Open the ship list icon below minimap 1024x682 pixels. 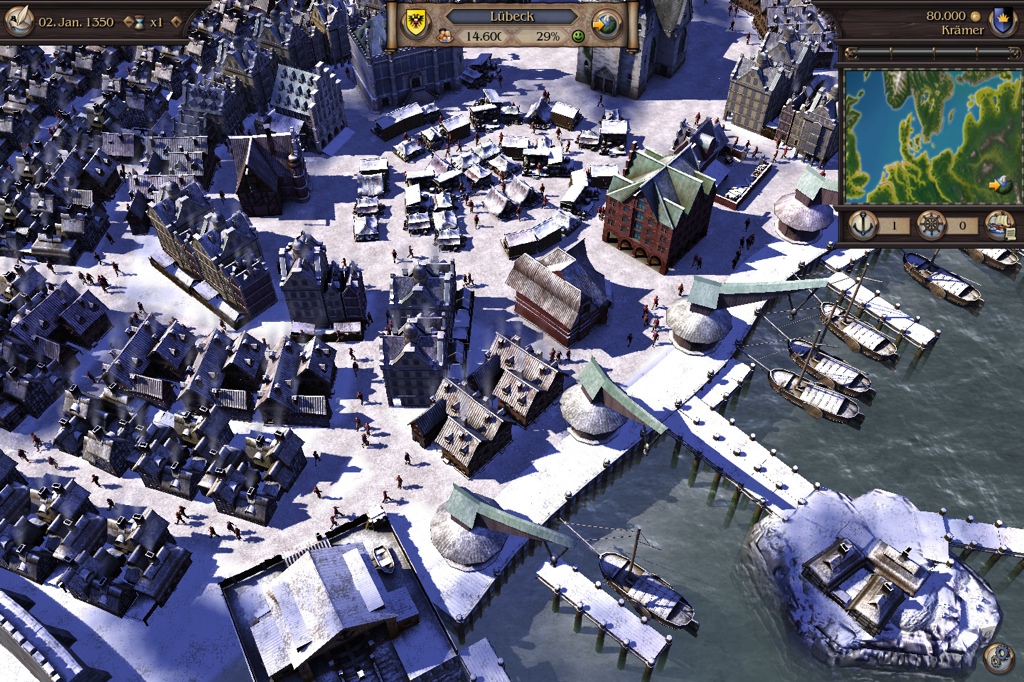tap(998, 224)
